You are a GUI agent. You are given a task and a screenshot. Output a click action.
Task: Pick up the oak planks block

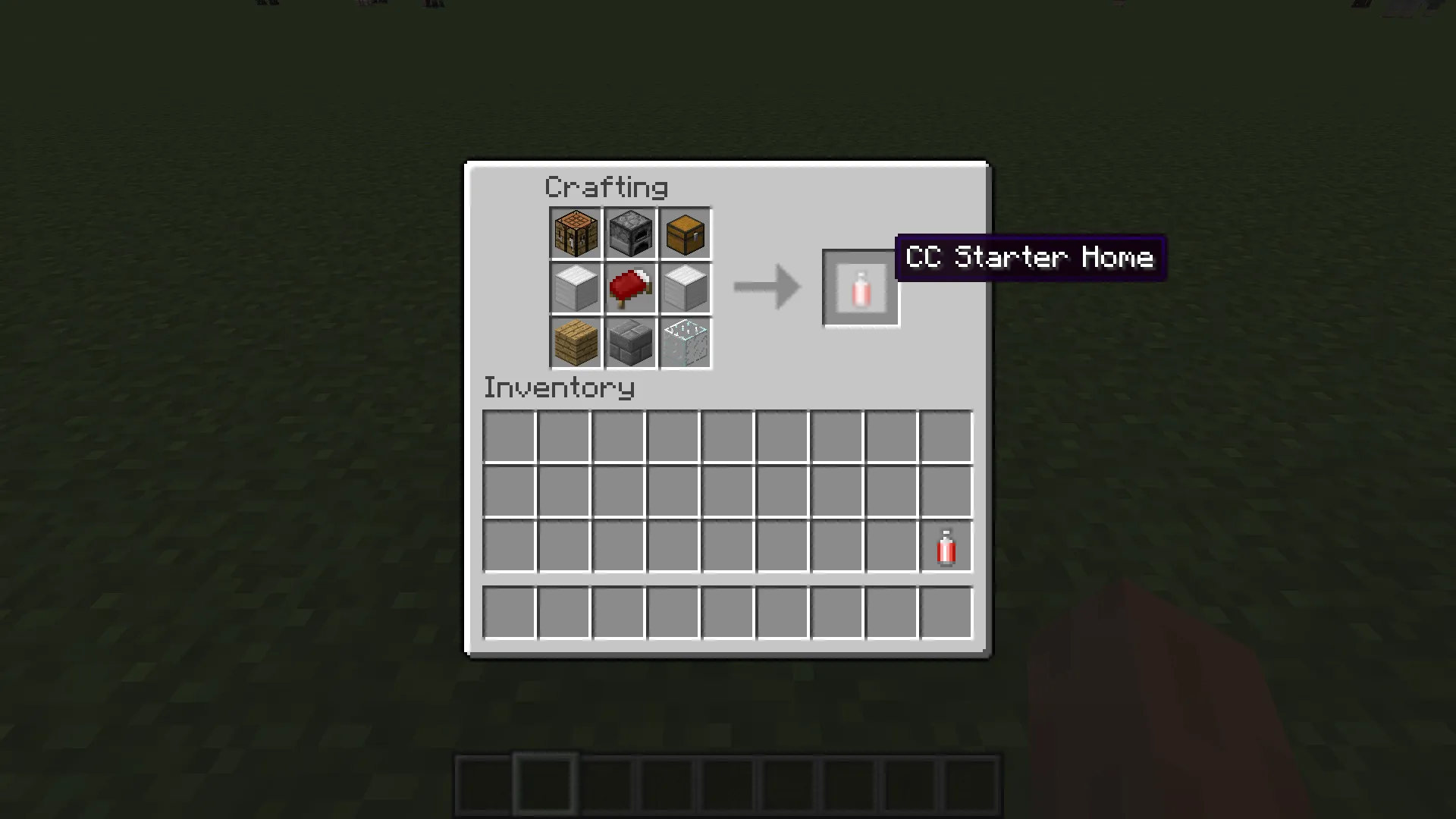[x=576, y=342]
